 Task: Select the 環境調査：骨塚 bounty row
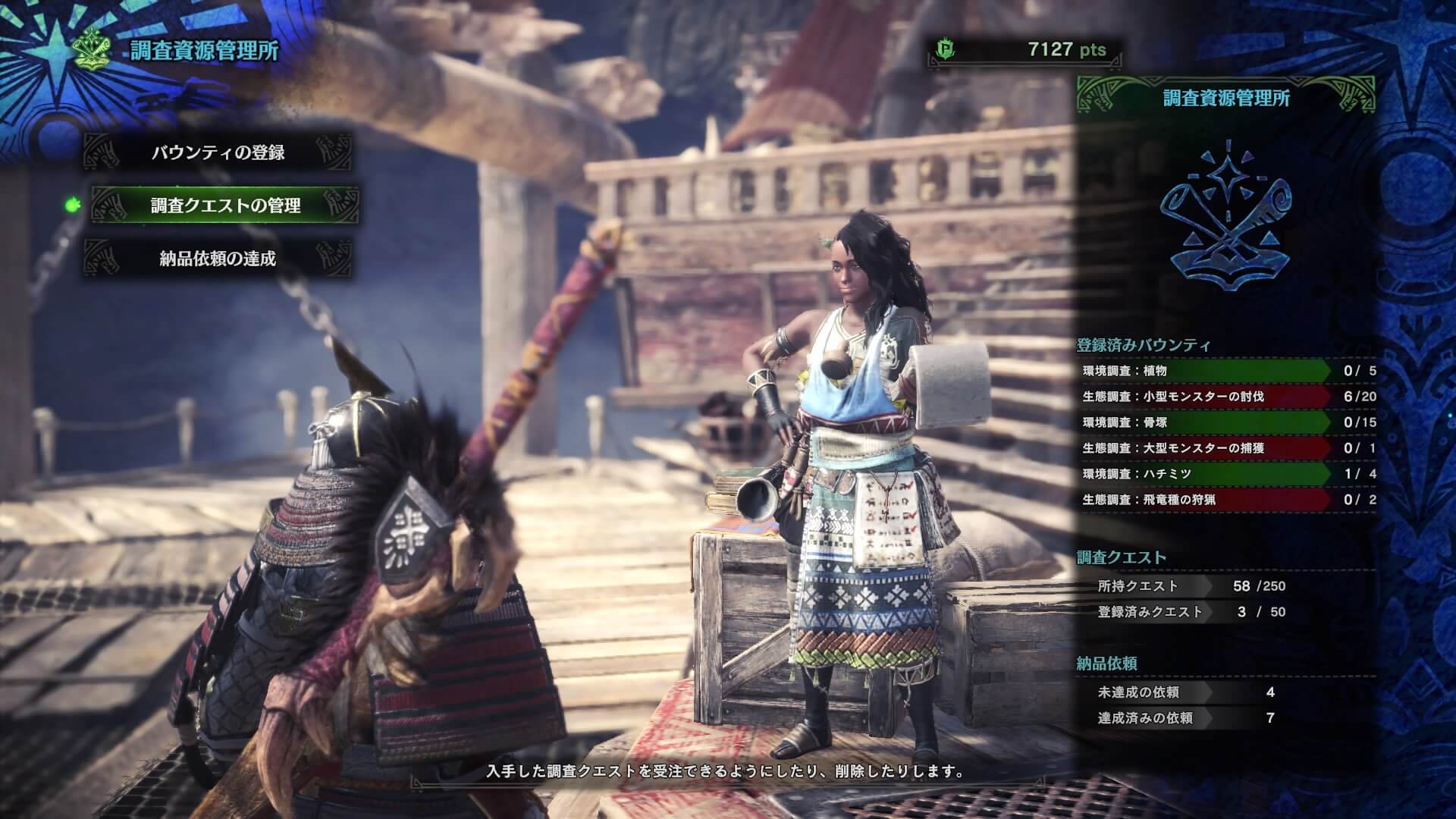tap(1206, 422)
